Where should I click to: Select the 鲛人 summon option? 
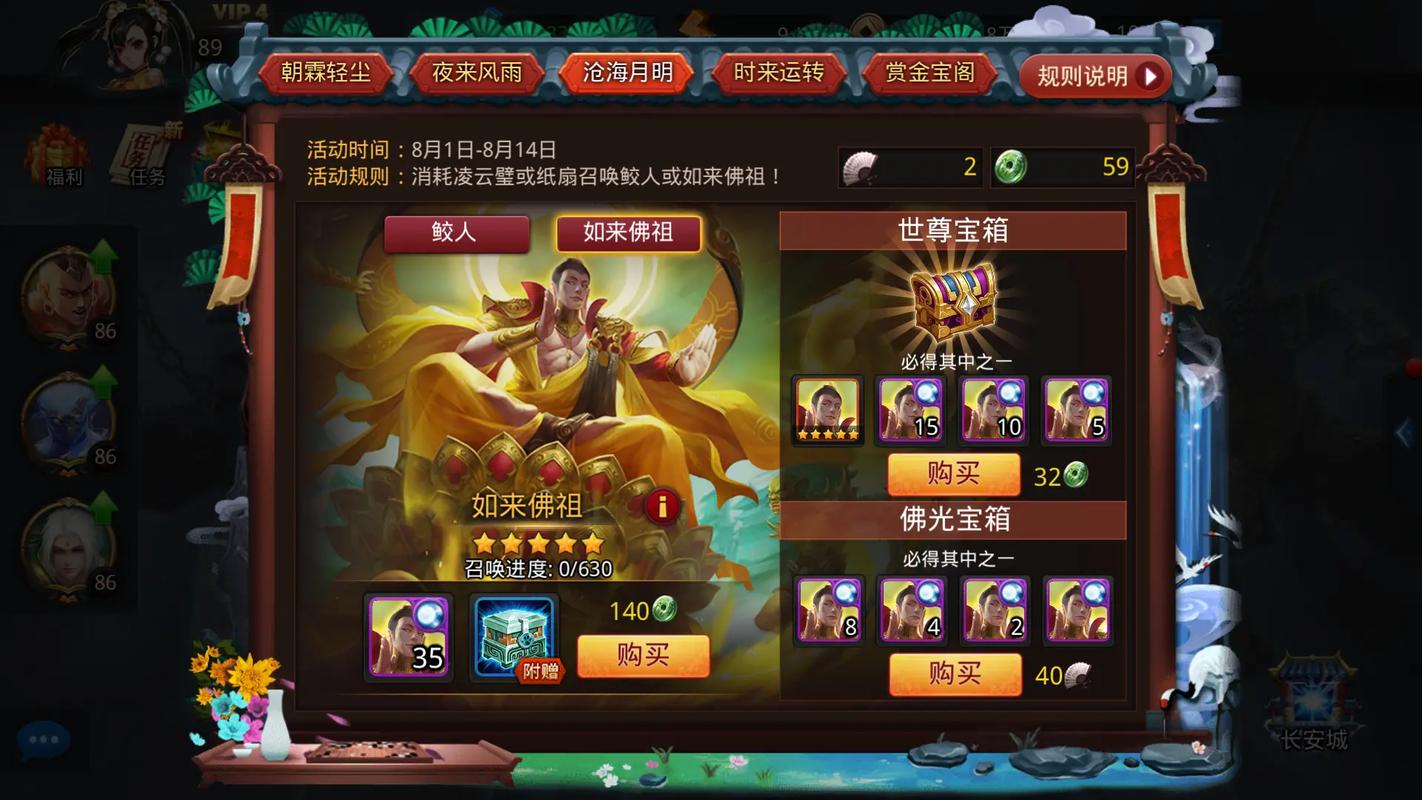tap(456, 234)
